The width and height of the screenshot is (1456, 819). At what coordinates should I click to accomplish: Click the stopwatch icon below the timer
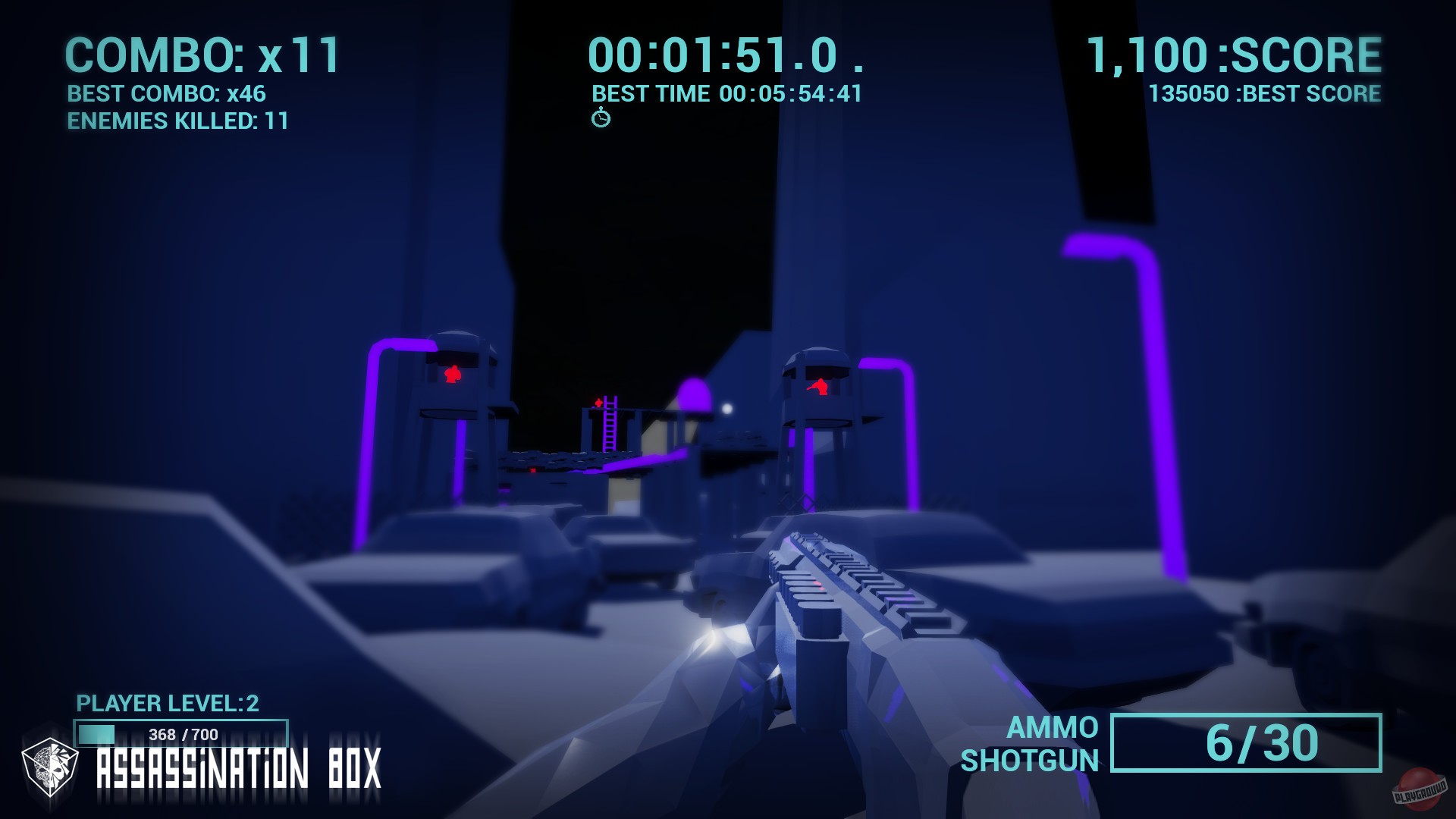click(603, 118)
